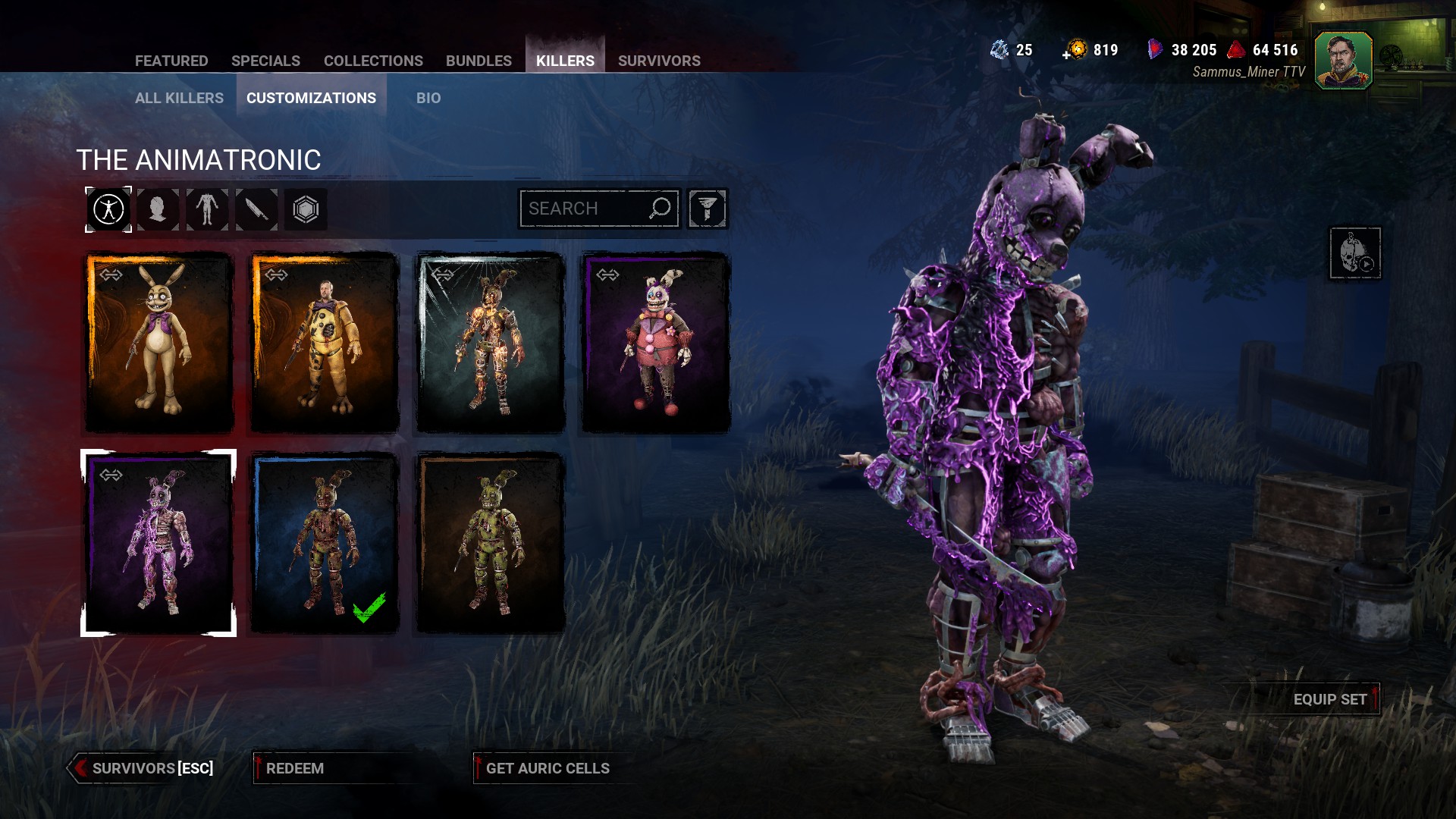Show the All Killers list
1456x819 pixels.
point(179,98)
